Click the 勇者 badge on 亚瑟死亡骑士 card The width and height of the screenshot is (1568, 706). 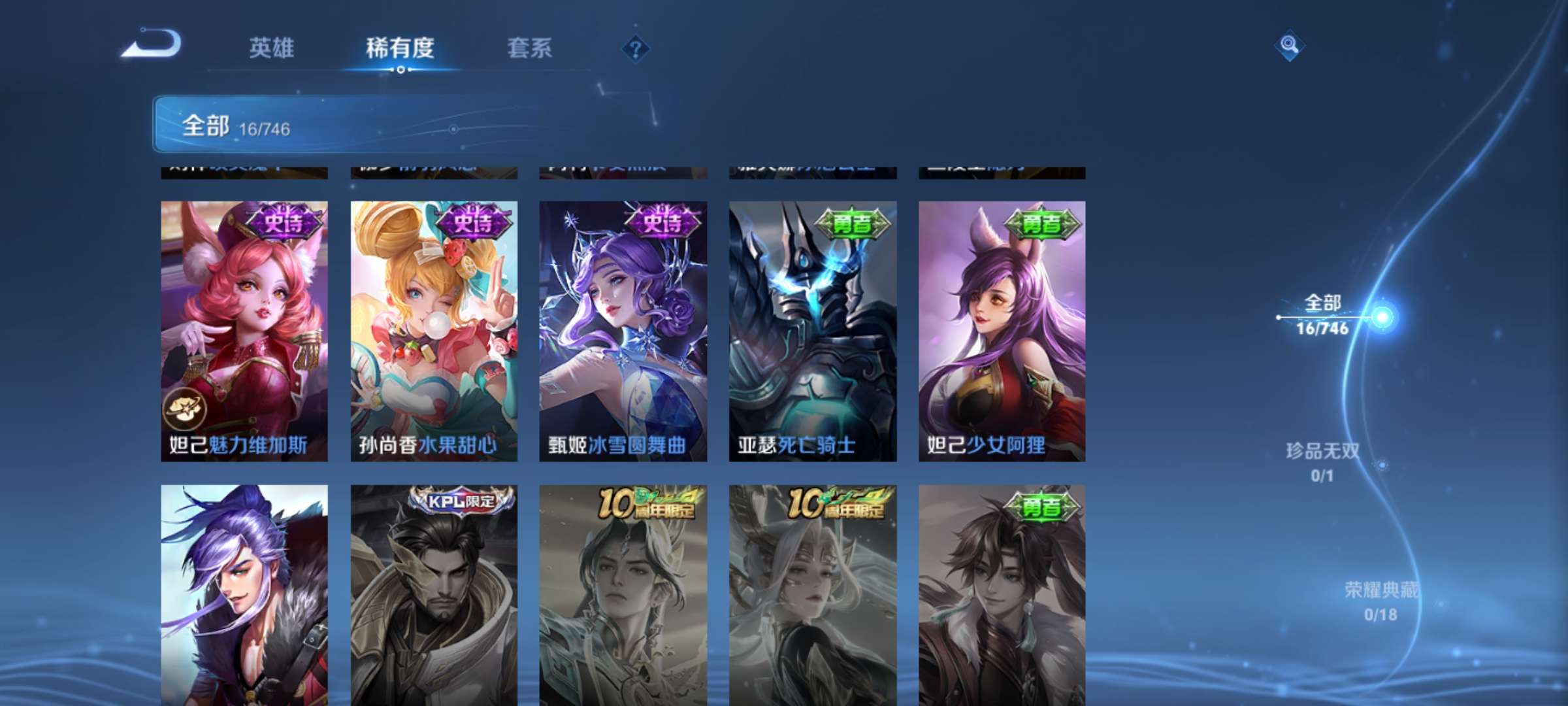[x=850, y=222]
